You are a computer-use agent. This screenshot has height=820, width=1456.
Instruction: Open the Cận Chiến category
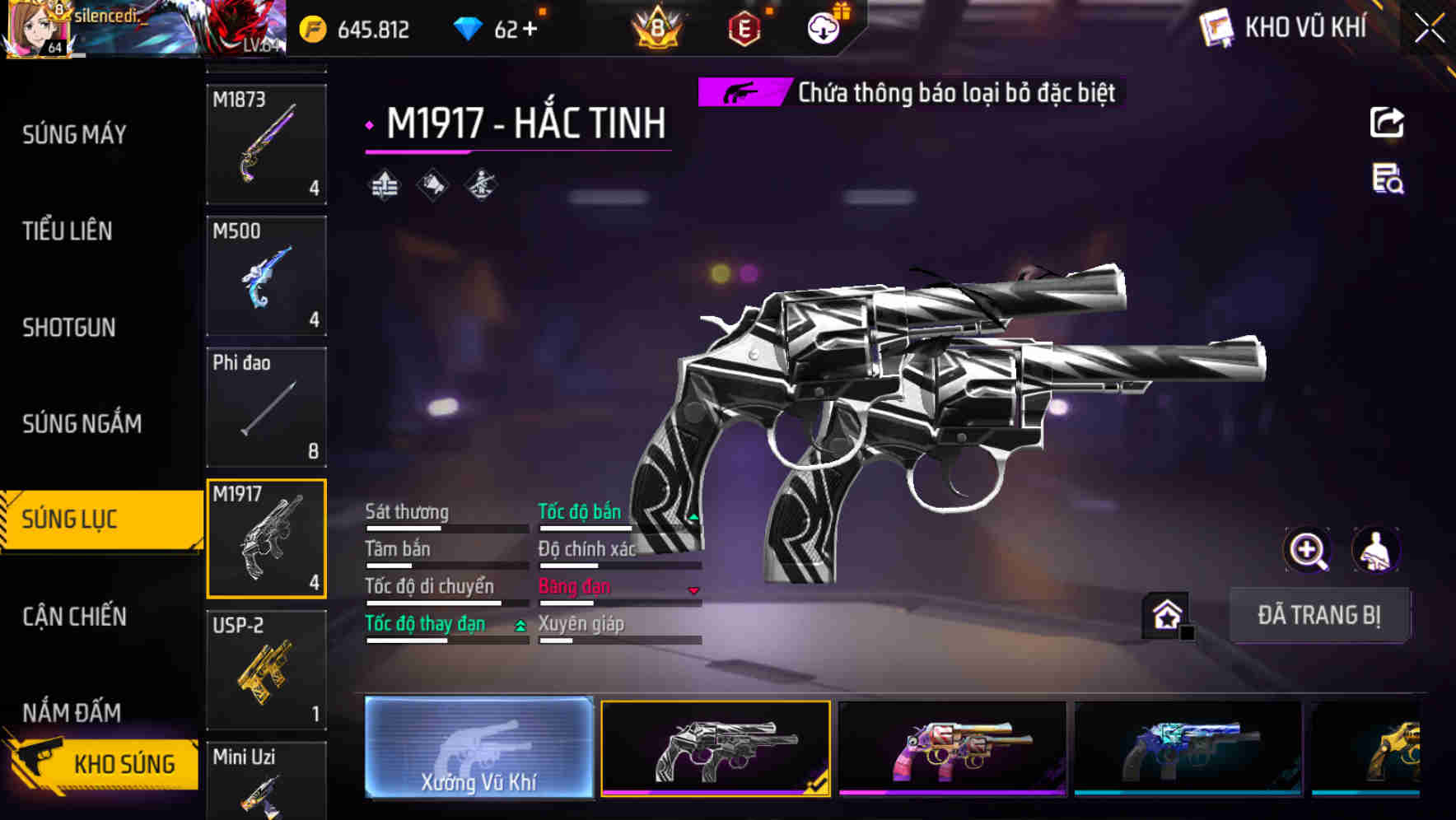pos(74,617)
